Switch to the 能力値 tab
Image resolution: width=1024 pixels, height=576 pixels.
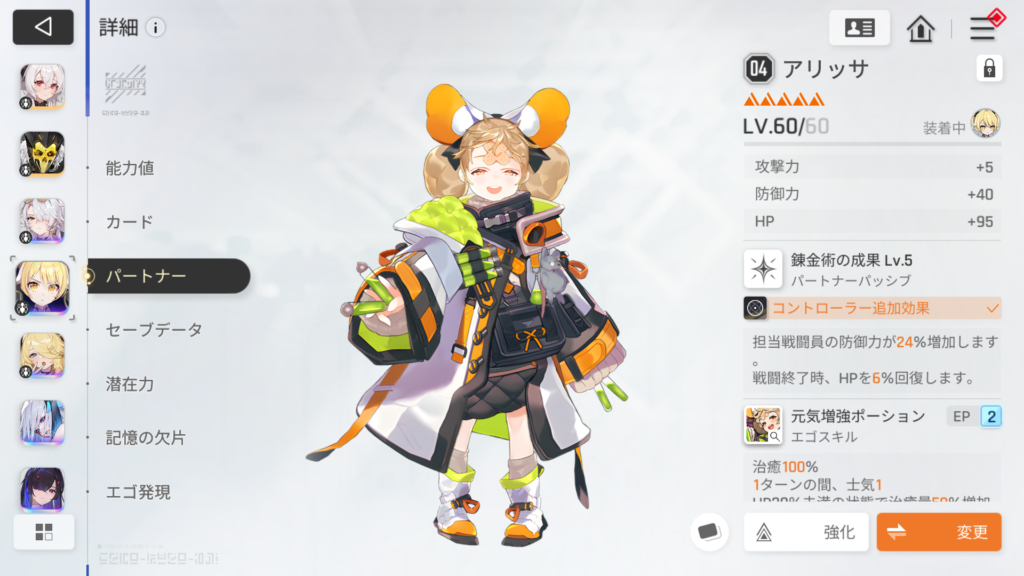[x=130, y=168]
